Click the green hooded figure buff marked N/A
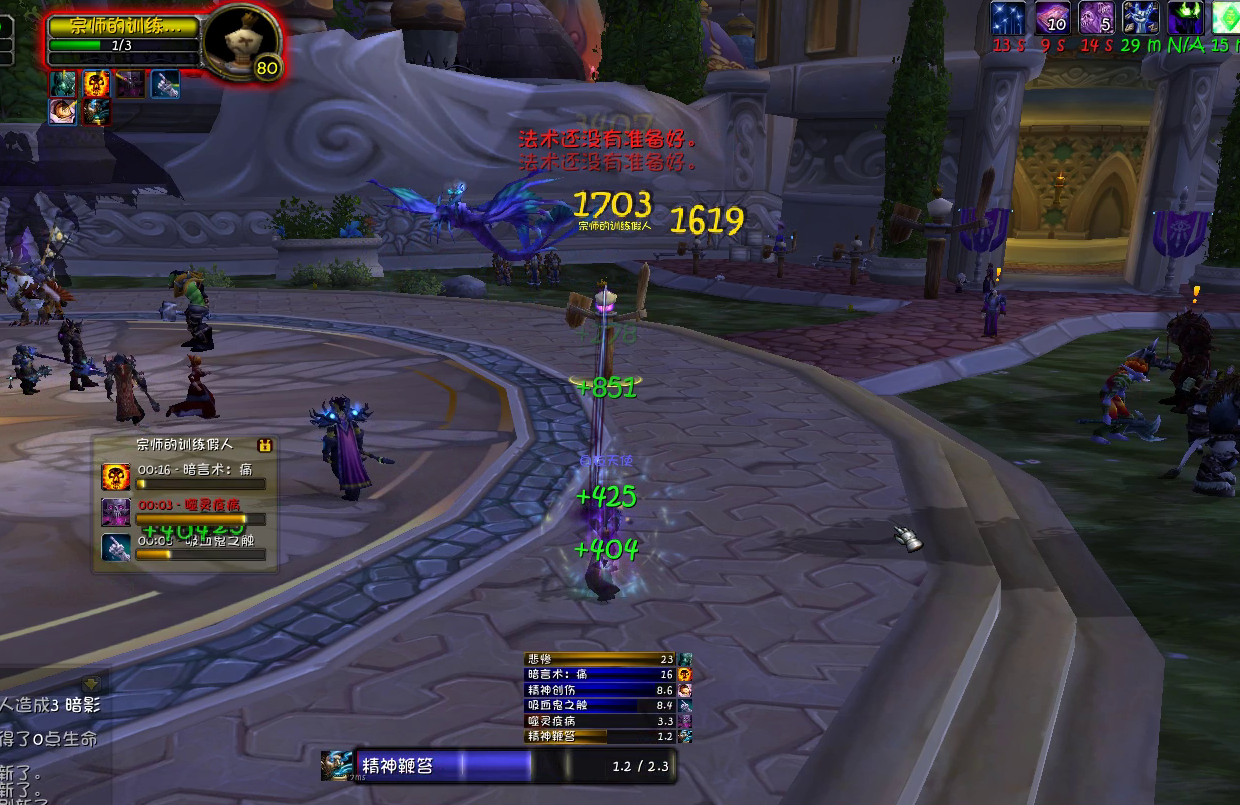The width and height of the screenshot is (1240, 805). 1185,18
